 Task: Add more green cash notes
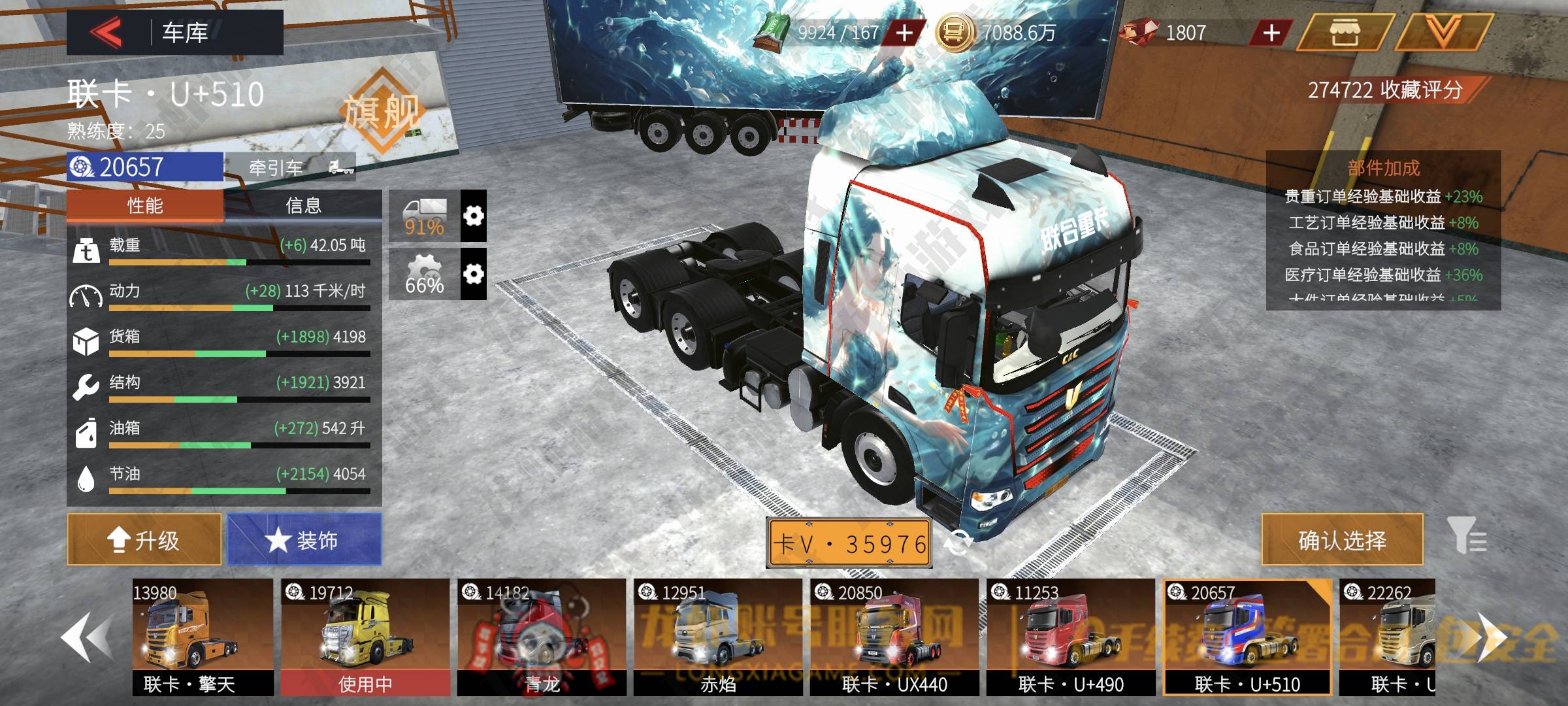904,33
